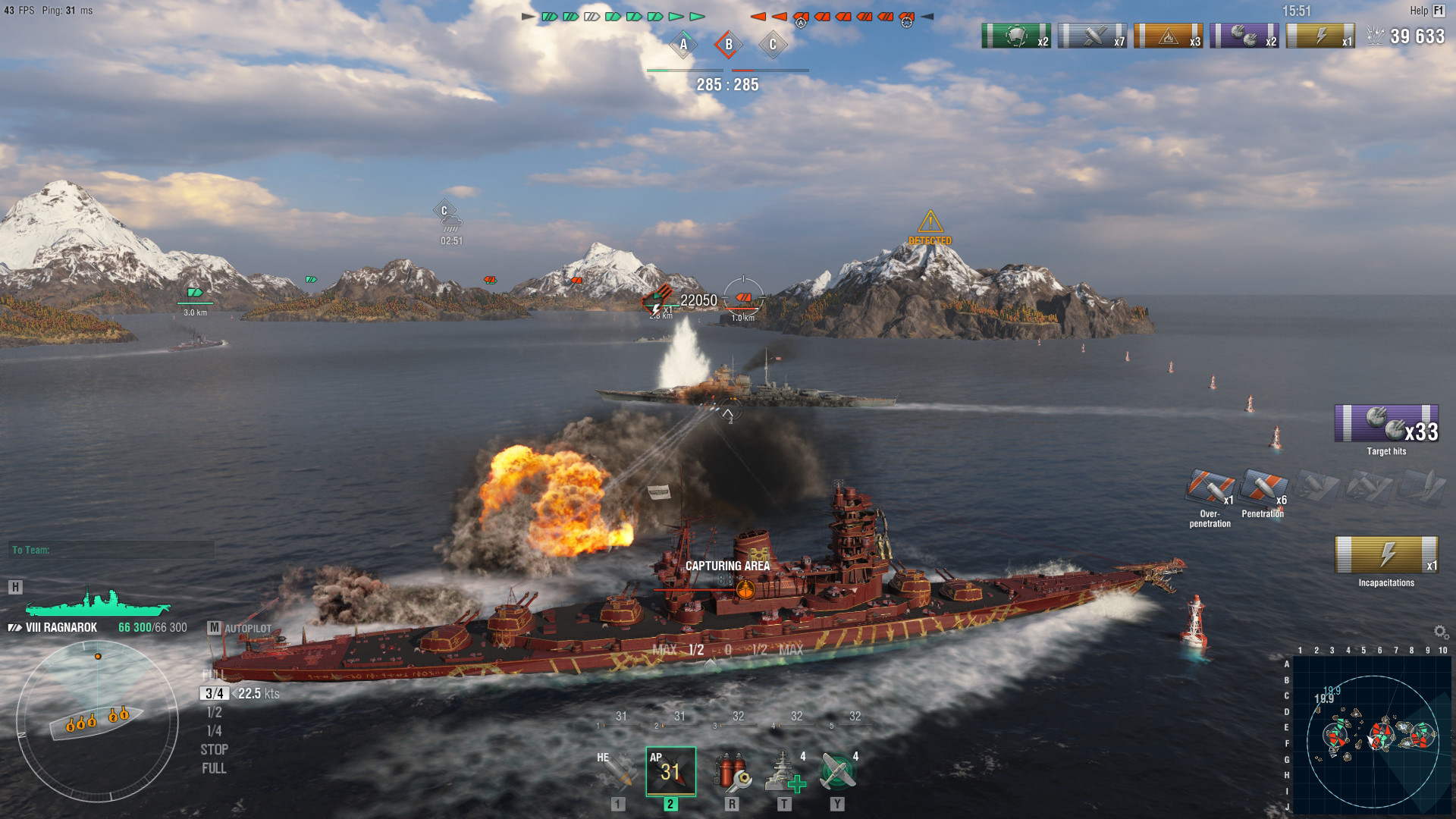Select capture point C indicator

click(x=773, y=45)
